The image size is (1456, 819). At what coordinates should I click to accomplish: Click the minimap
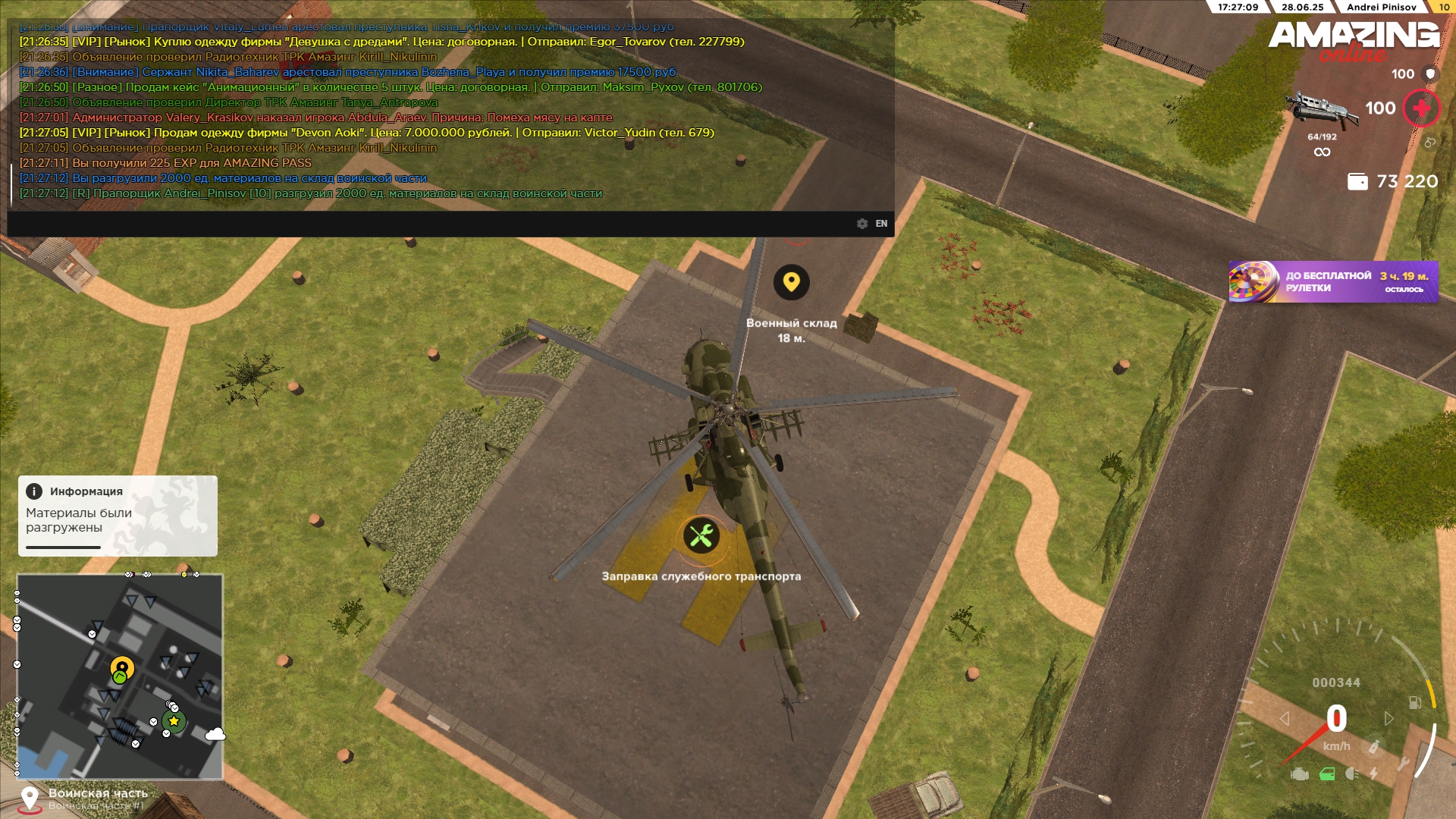[120, 676]
